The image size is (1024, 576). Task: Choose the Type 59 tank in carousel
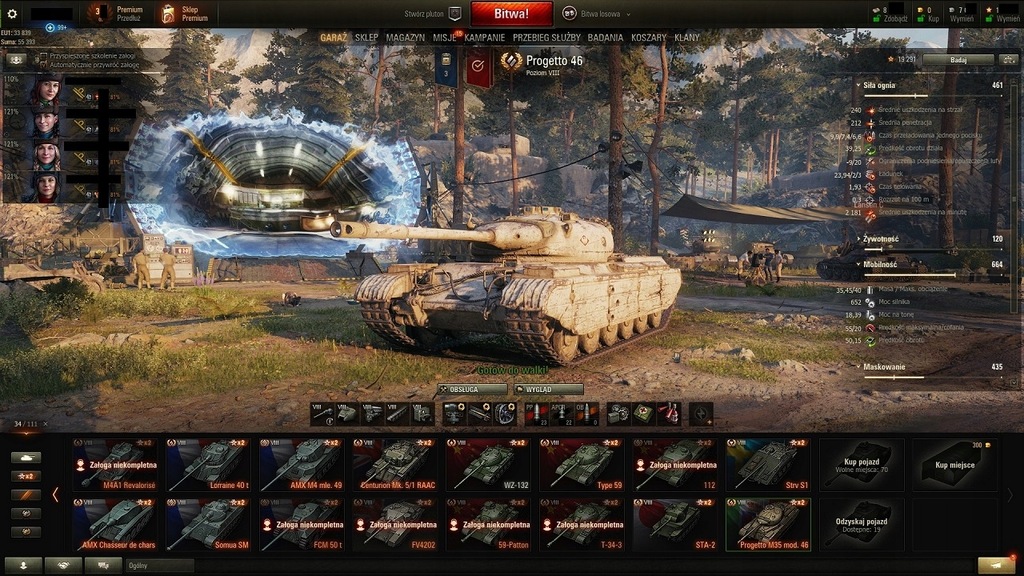[580, 464]
